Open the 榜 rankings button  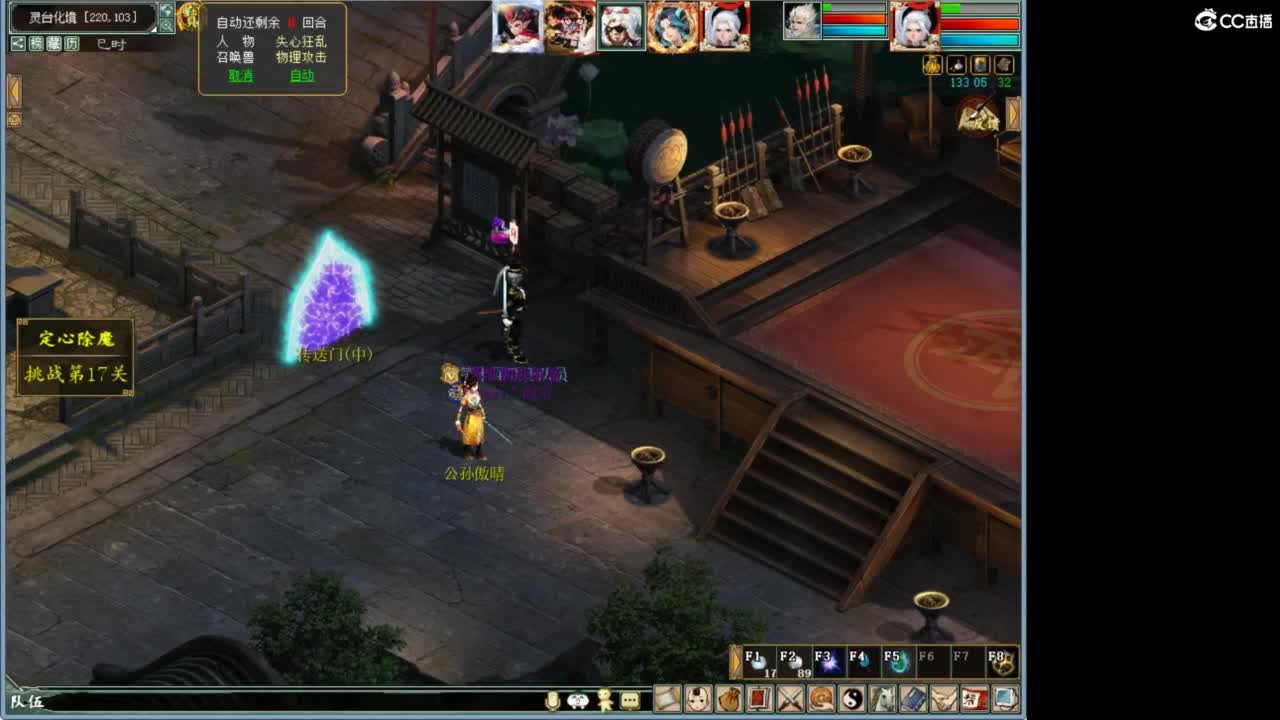pyautogui.click(x=36, y=43)
